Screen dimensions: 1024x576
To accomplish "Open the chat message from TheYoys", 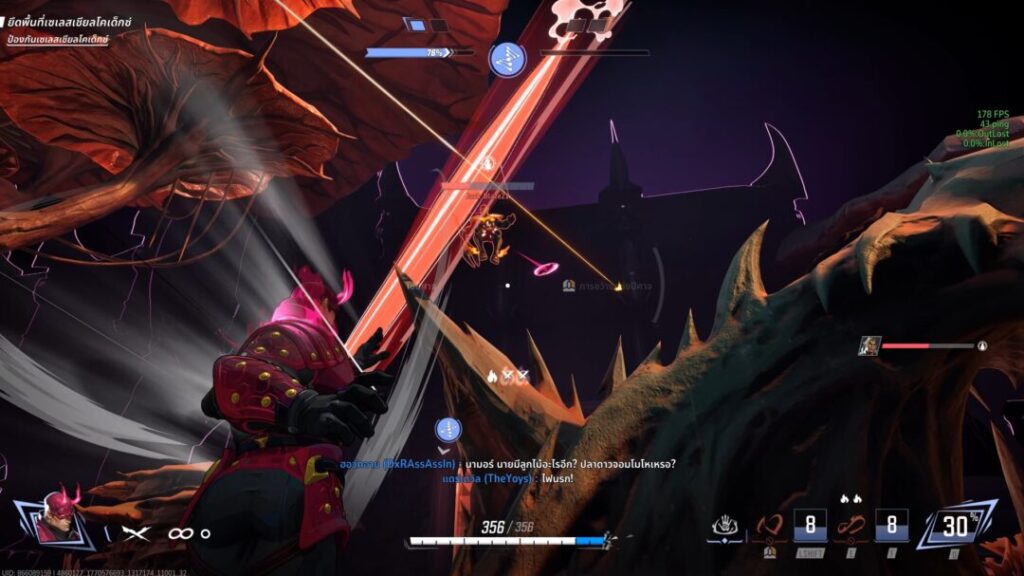I will 508,479.
